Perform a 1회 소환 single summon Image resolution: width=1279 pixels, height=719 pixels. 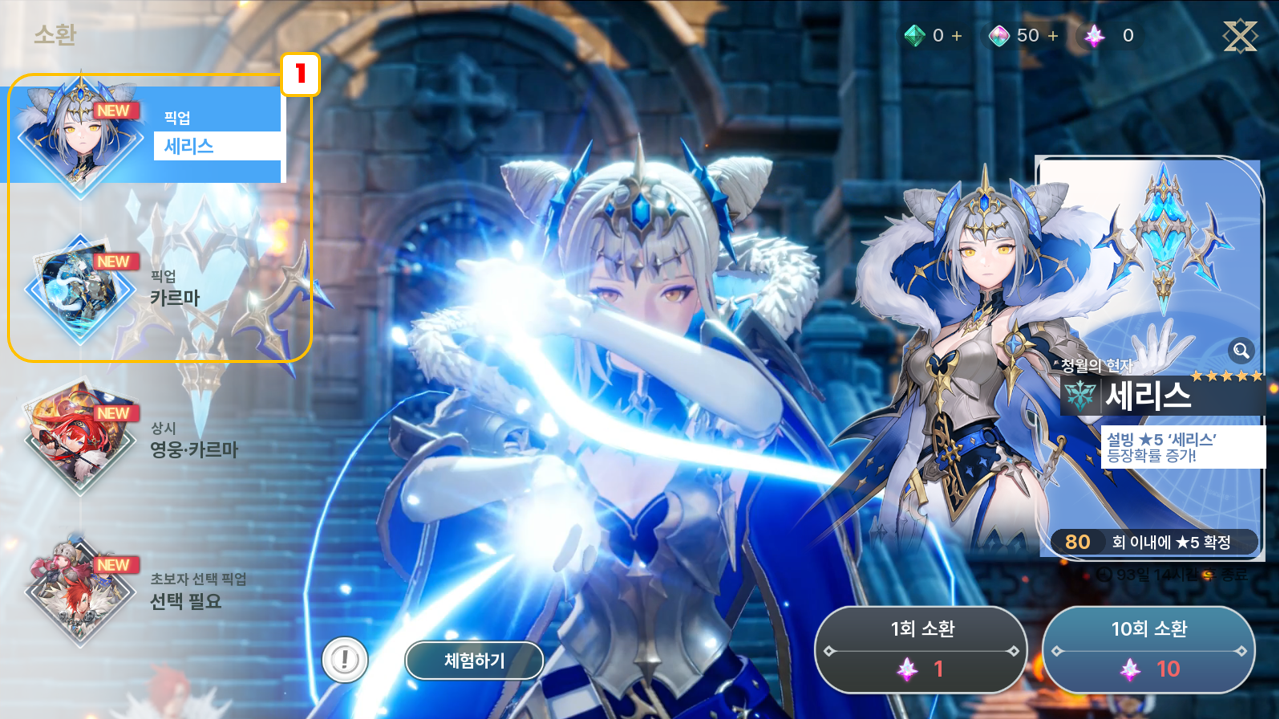coord(920,649)
